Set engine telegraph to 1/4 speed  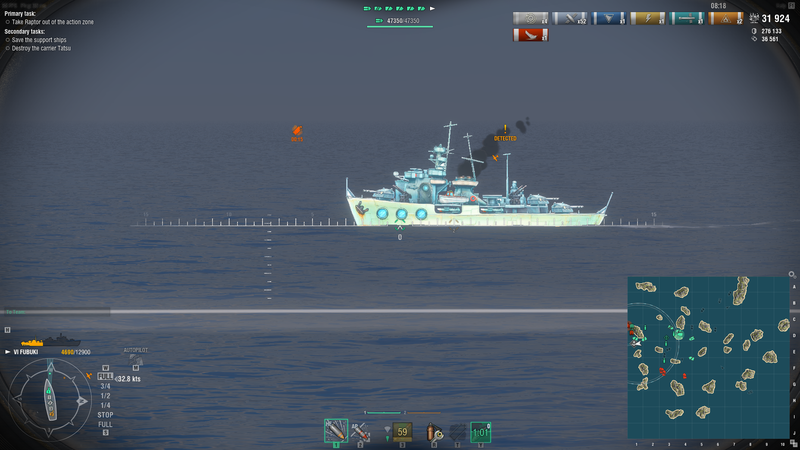(x=105, y=404)
